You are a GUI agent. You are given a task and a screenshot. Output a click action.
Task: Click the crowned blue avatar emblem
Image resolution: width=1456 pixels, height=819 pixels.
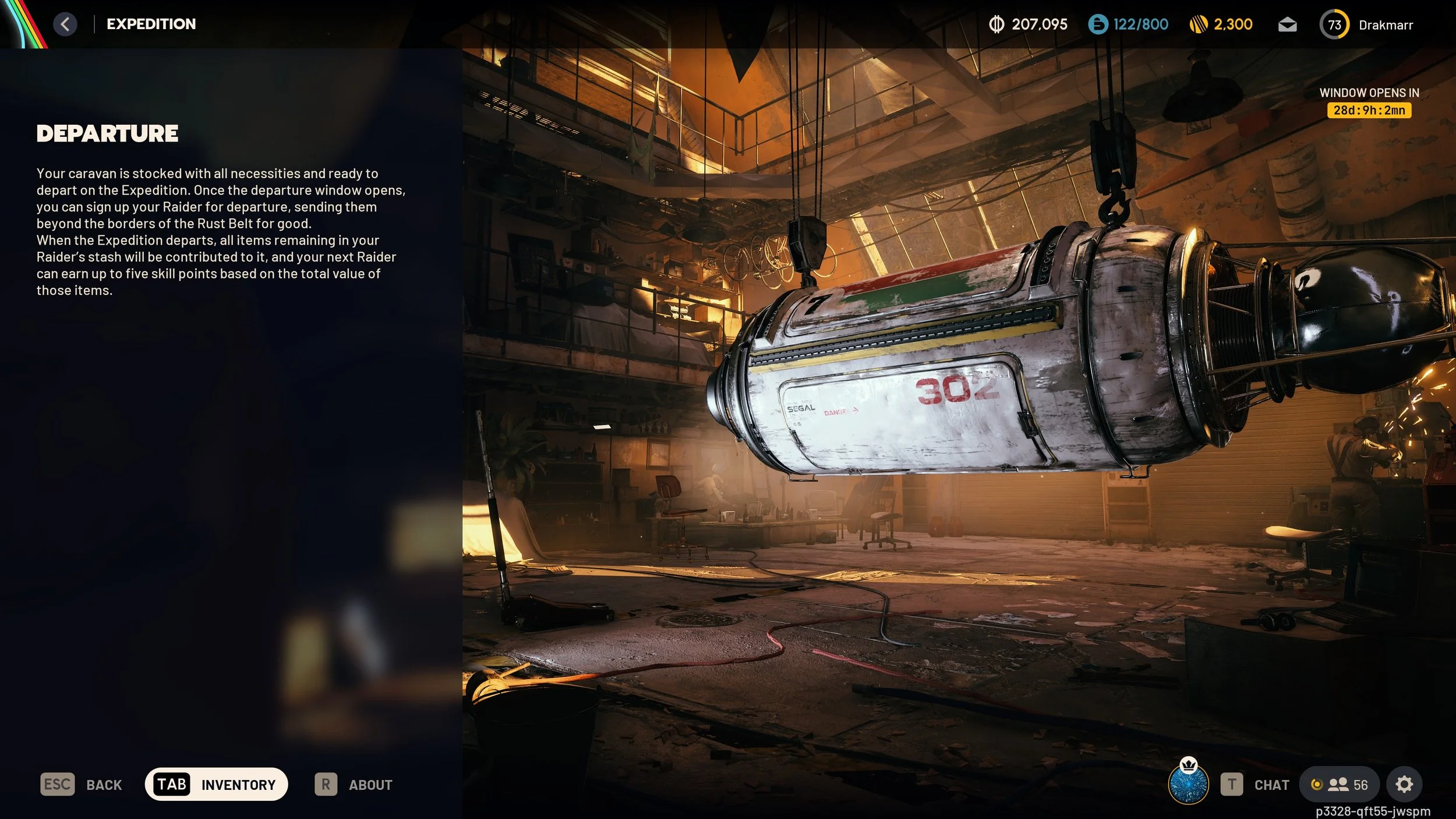tap(1188, 783)
